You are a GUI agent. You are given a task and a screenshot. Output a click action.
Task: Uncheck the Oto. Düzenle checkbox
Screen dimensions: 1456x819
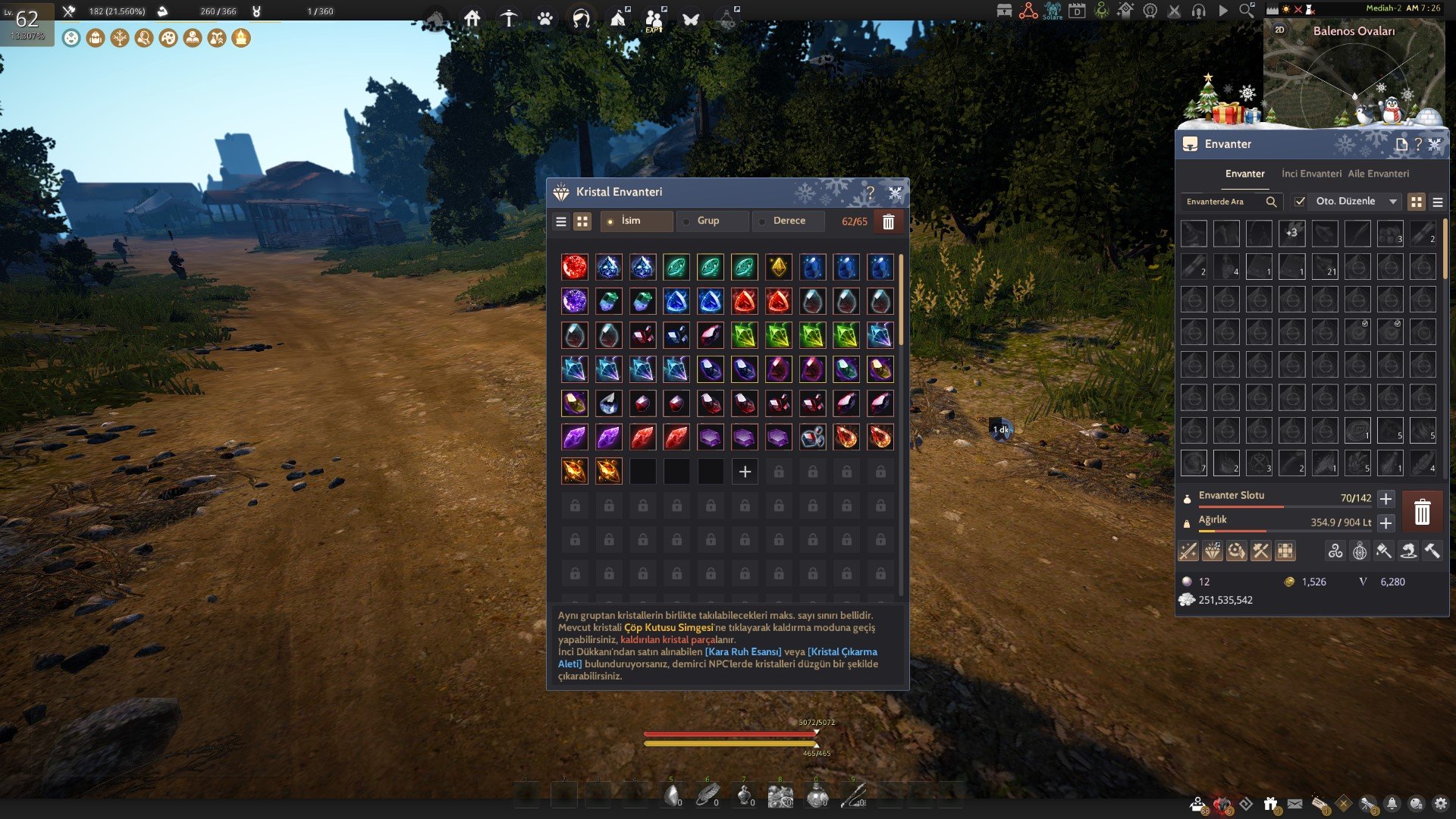[1299, 201]
